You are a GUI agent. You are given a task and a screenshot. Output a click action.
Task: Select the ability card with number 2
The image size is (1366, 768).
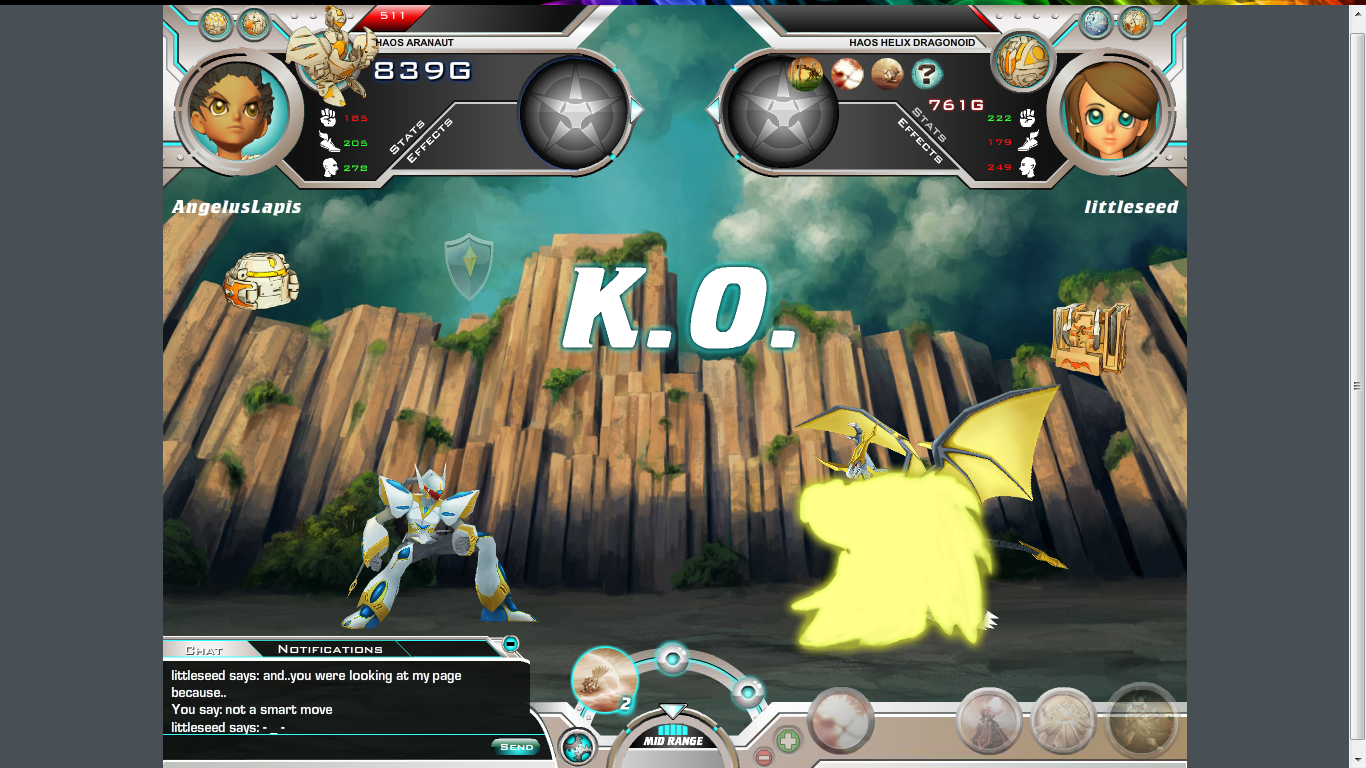605,680
